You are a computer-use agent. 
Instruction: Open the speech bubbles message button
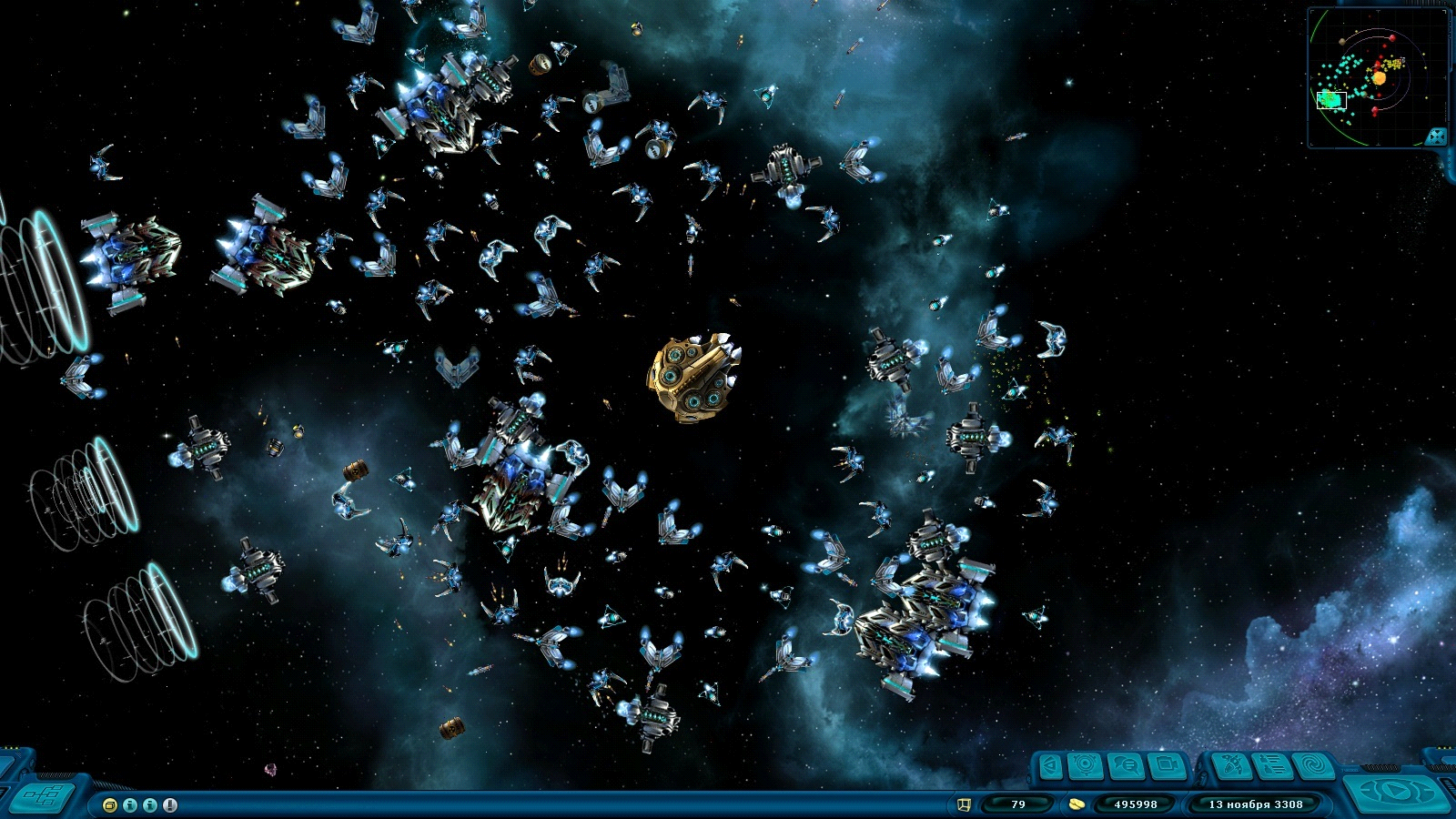click(x=1126, y=766)
